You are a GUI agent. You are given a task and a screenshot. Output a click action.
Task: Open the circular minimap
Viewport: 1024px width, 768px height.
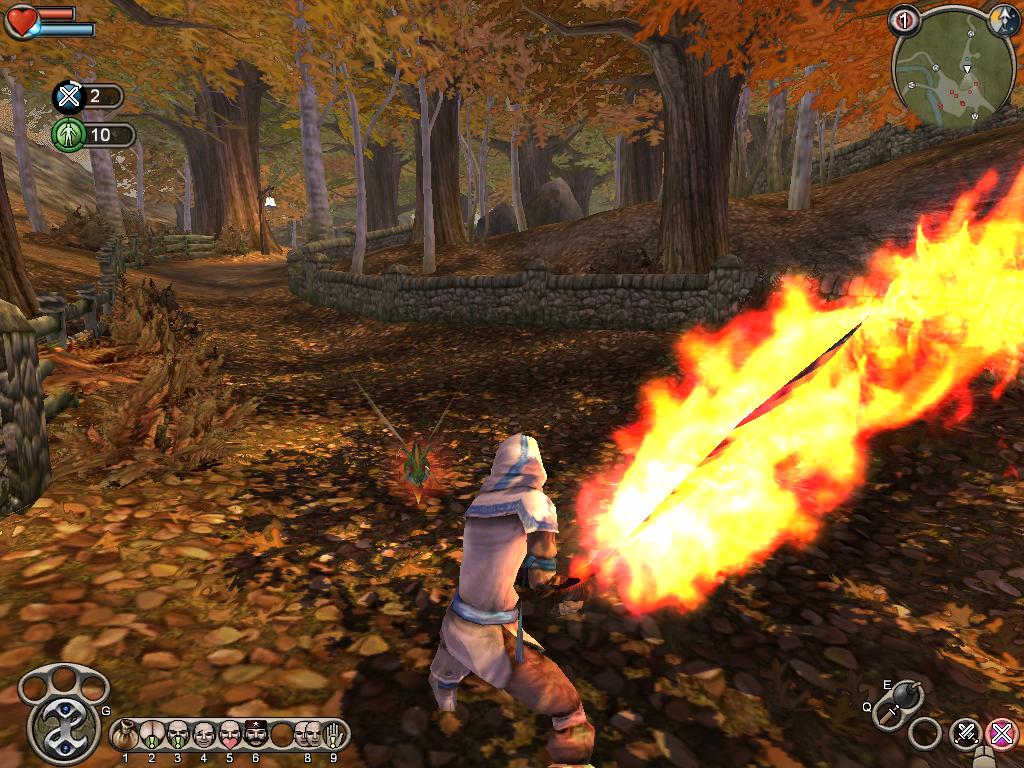pos(950,70)
